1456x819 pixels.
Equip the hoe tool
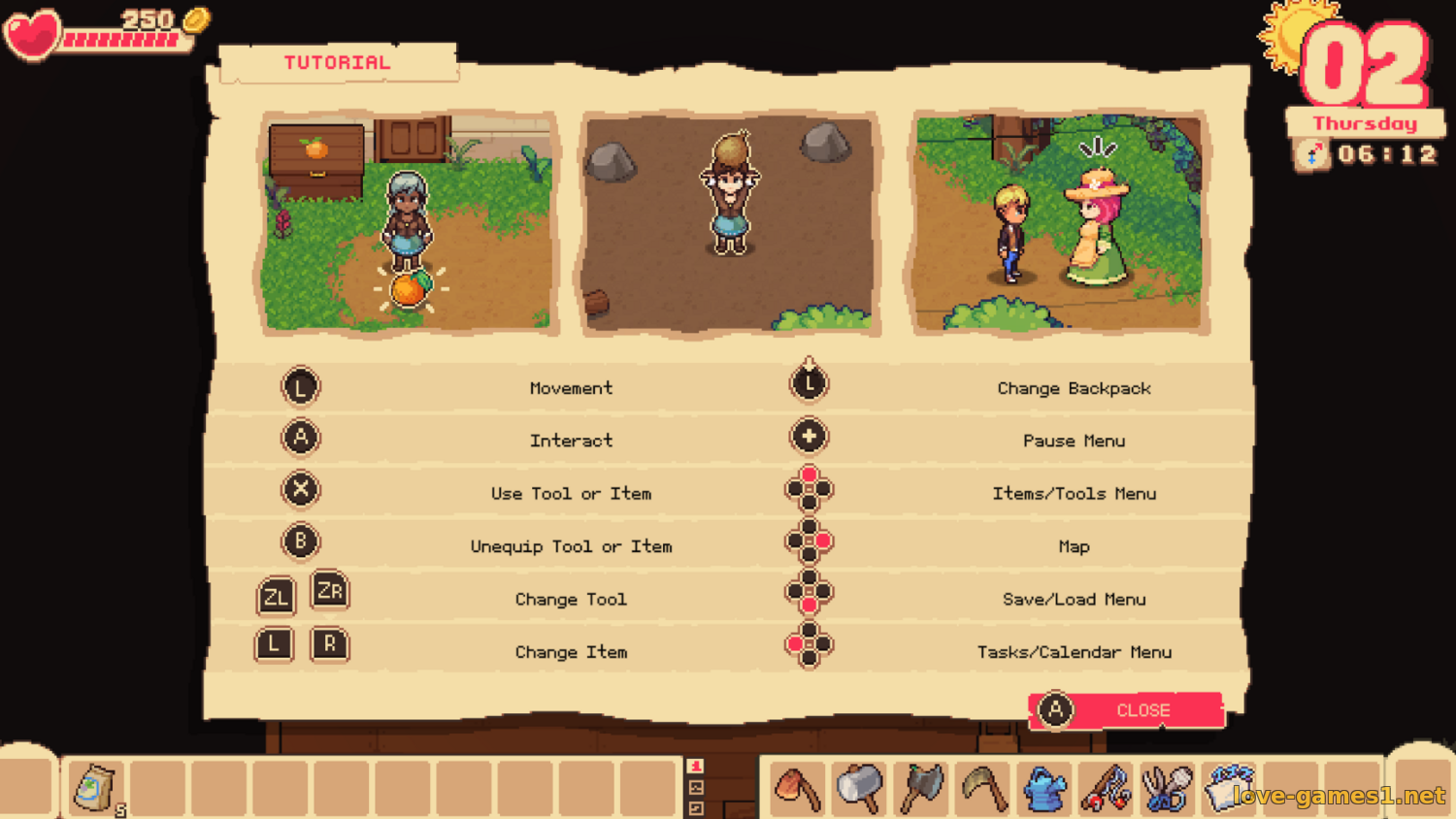pyautogui.click(x=798, y=788)
